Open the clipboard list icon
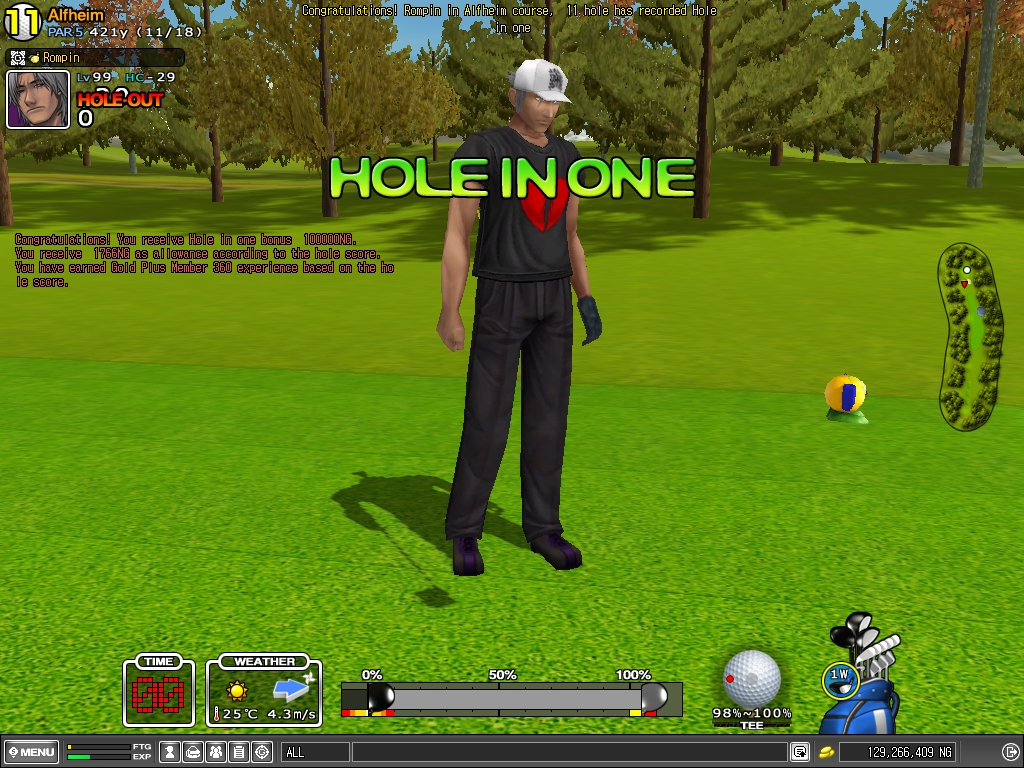The image size is (1024, 768). click(239, 752)
